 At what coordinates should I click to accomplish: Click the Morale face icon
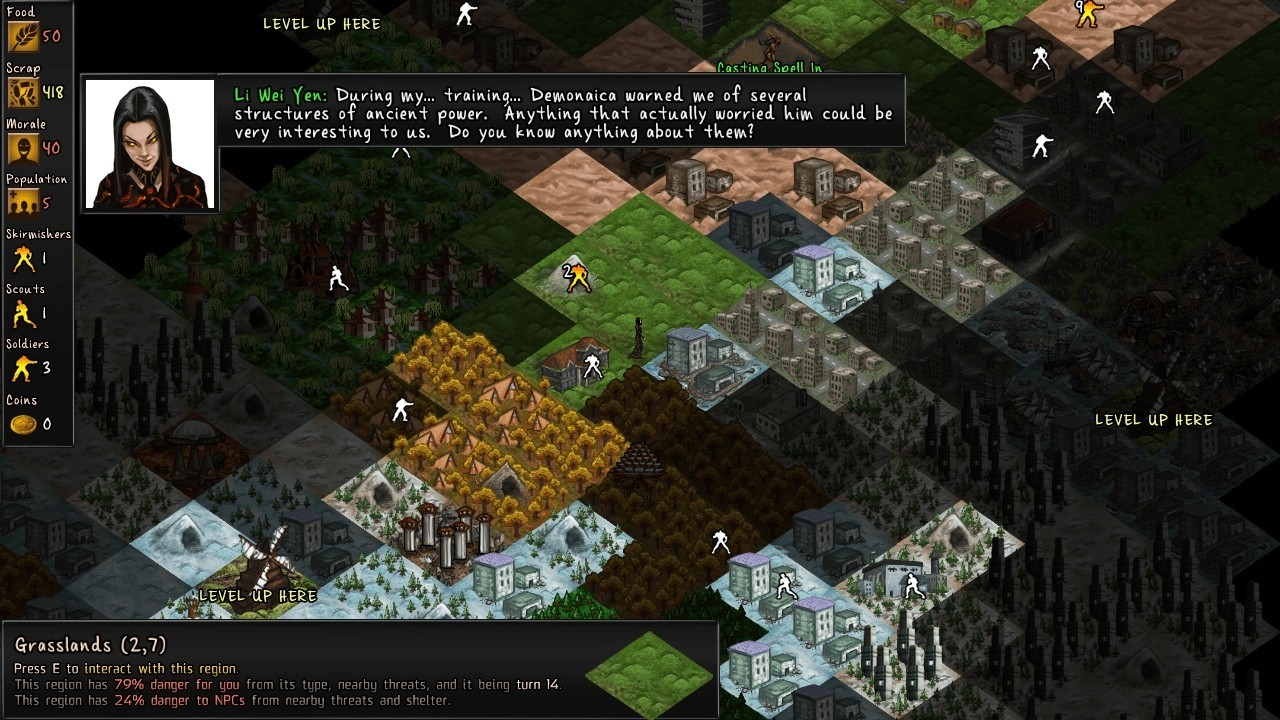(x=23, y=149)
